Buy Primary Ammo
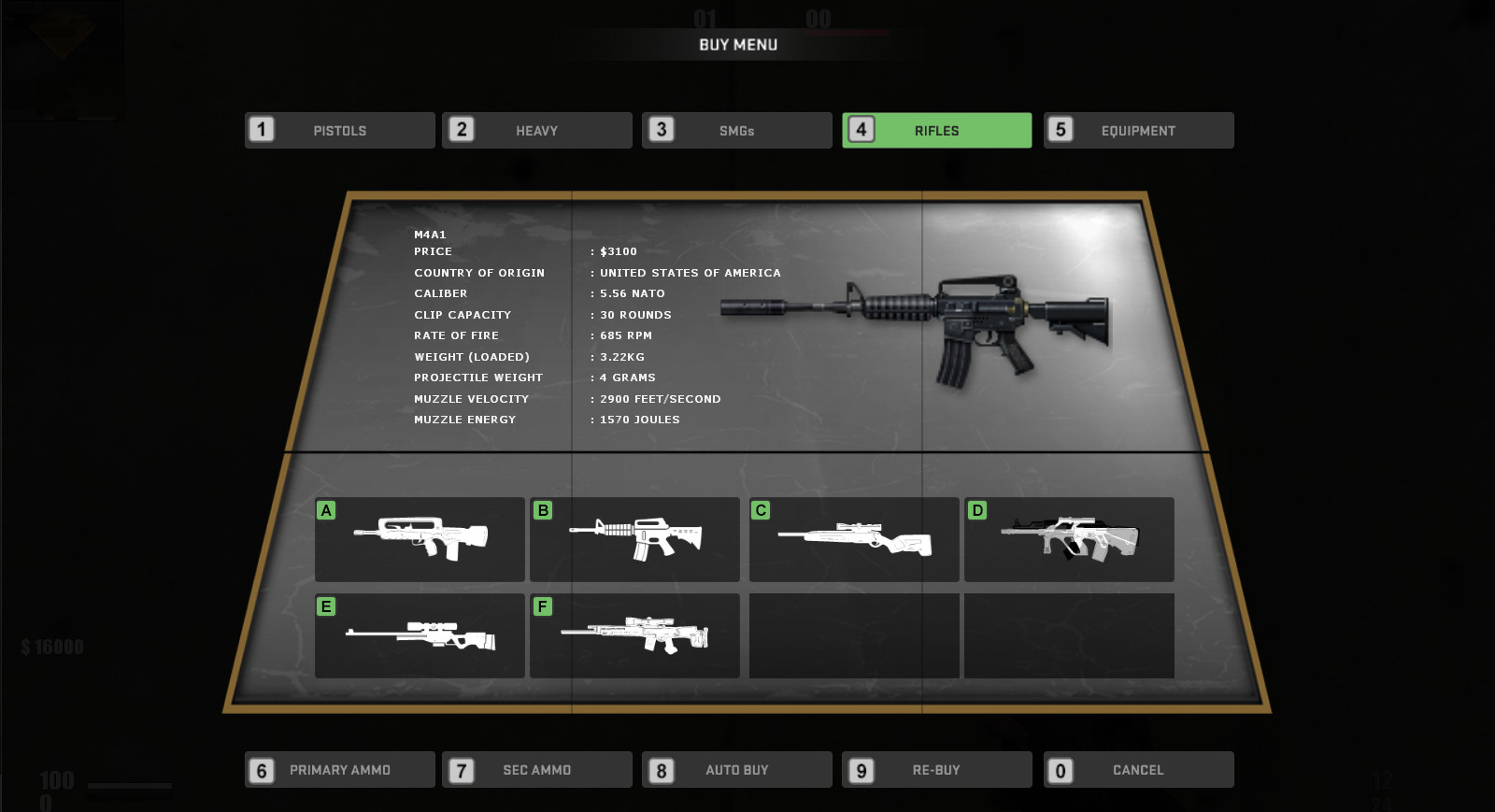This screenshot has height=812, width=1495. pos(339,769)
